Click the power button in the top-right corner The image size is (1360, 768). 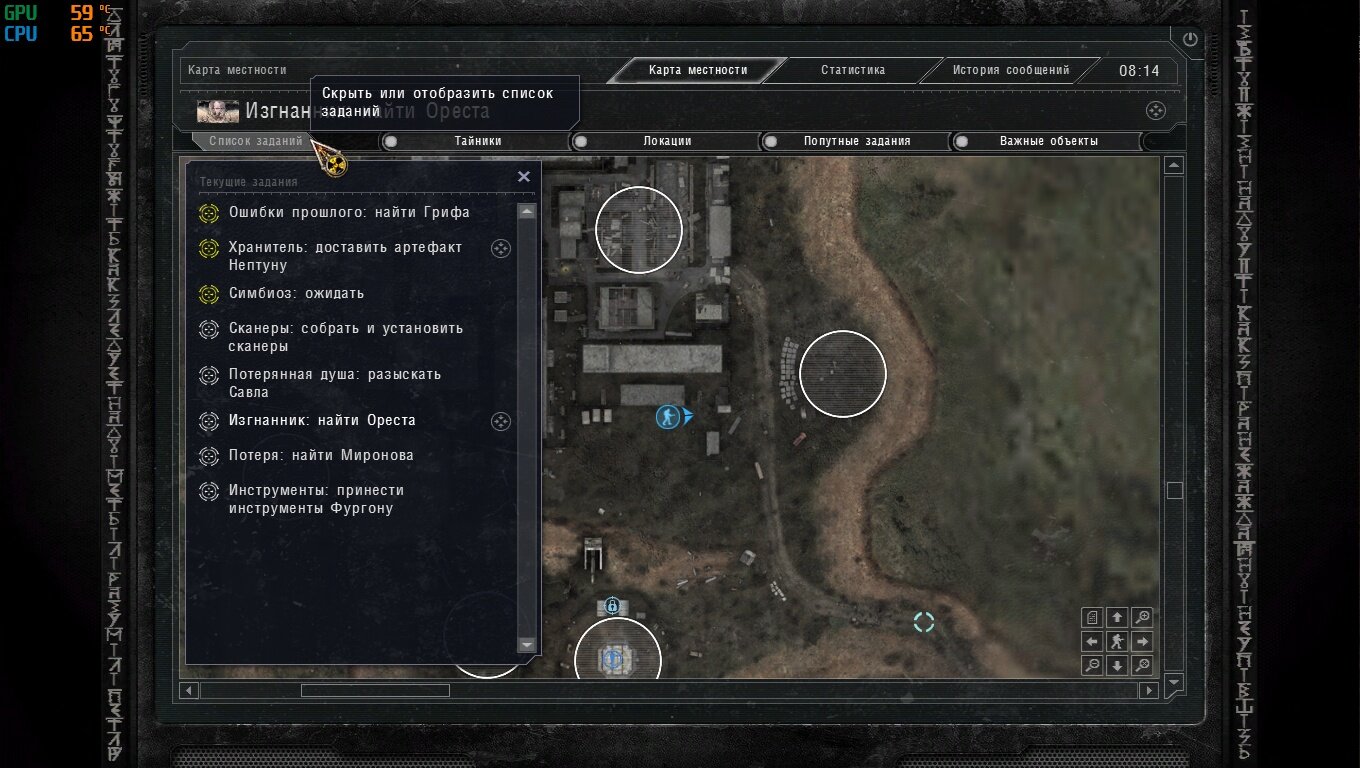tap(1189, 39)
